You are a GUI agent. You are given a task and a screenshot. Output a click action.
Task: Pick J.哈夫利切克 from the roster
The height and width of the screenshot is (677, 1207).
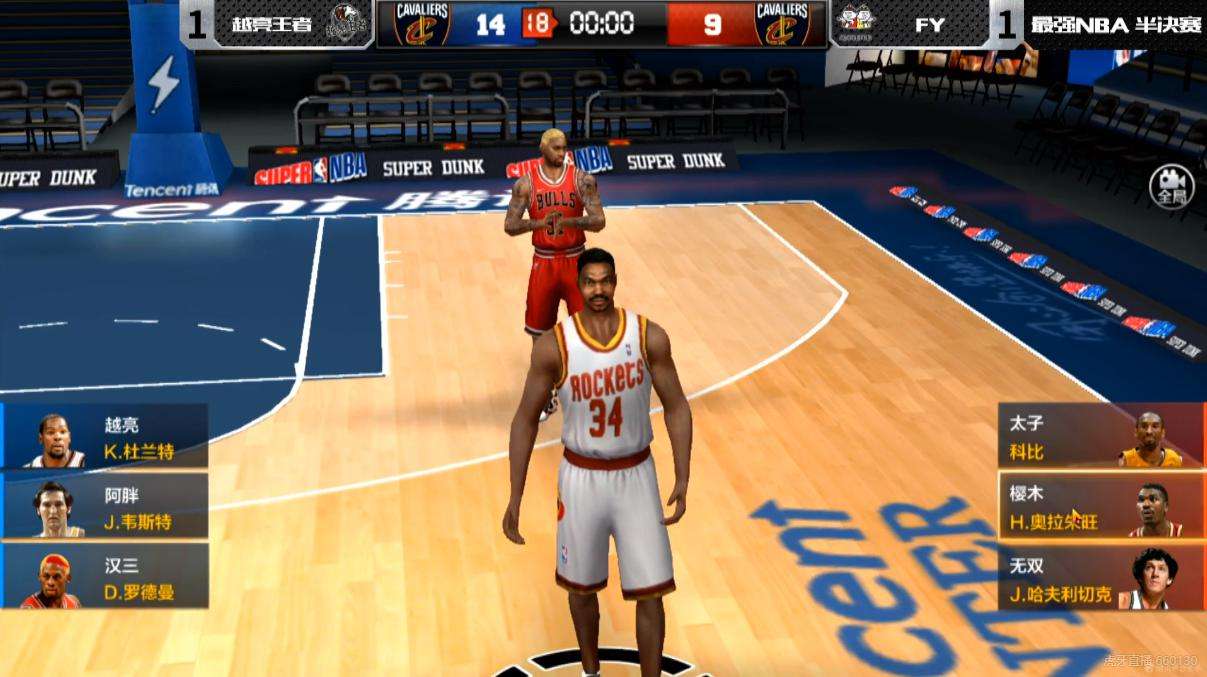pos(1101,577)
